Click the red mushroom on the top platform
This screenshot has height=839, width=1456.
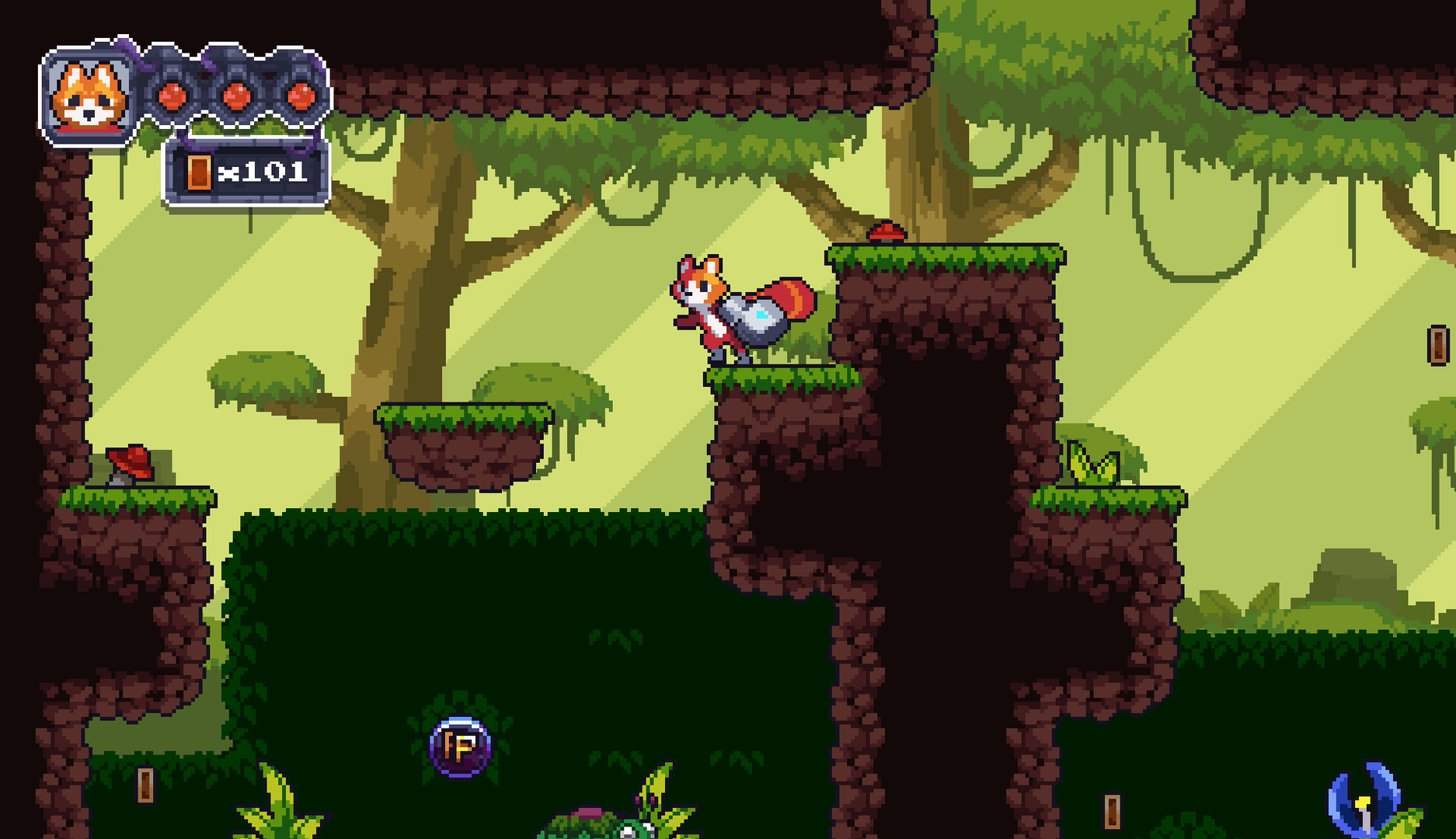(x=885, y=231)
